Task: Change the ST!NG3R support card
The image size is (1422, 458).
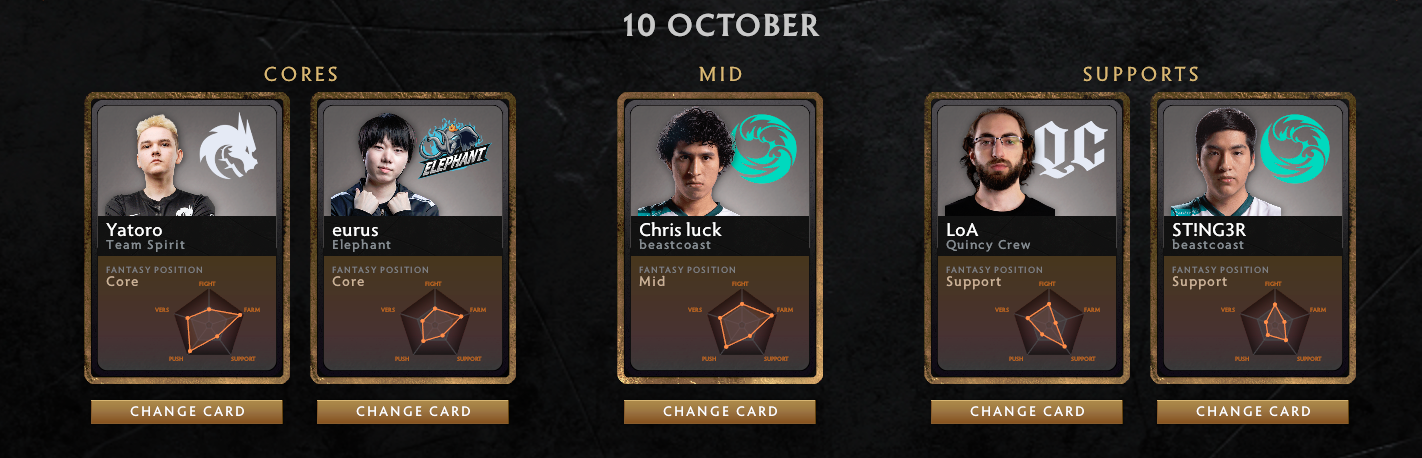Action: [1253, 411]
